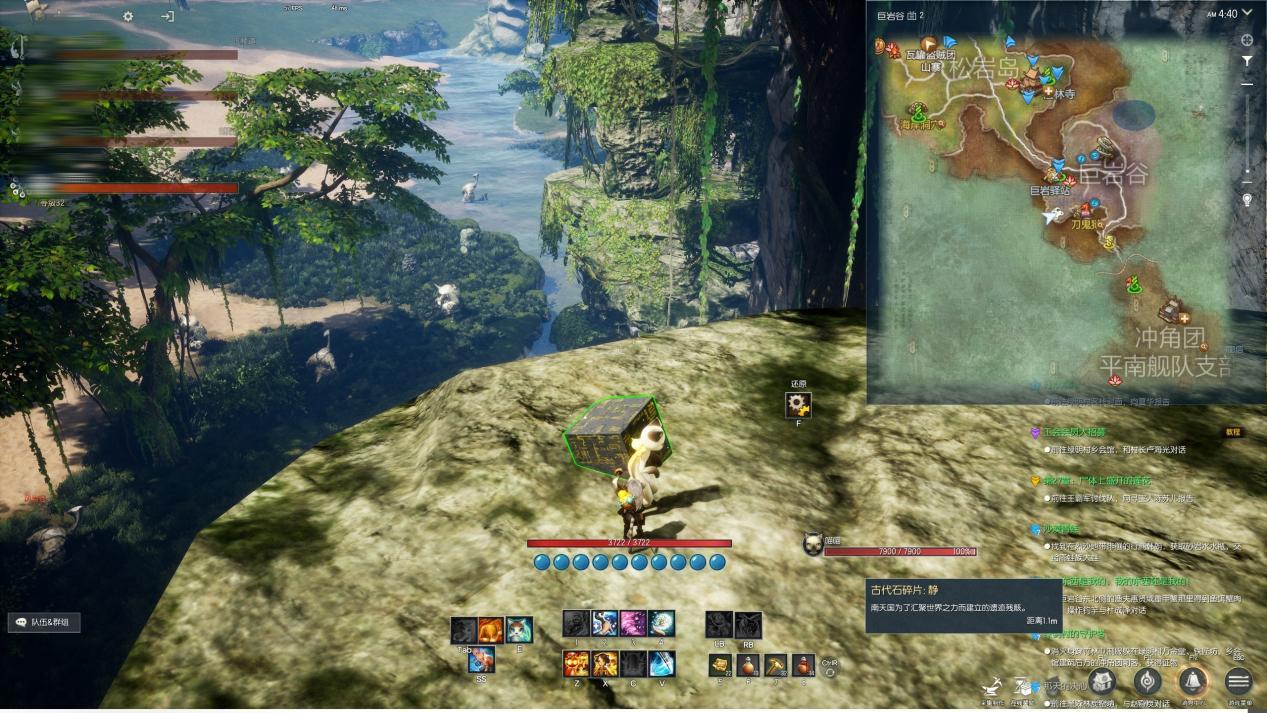
Task: Activate the ice blade skill on V
Action: pos(662,664)
